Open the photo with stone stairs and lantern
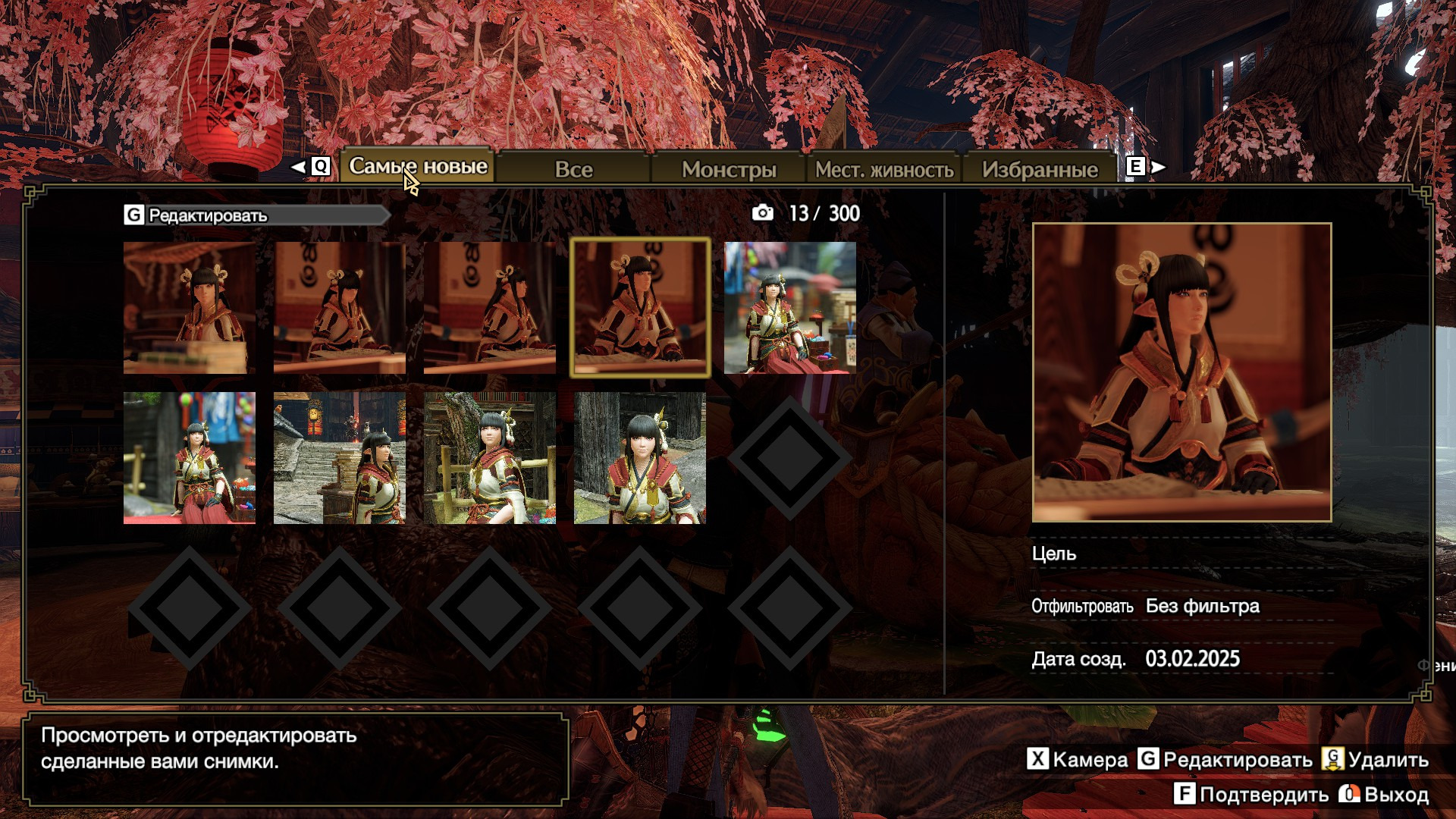Viewport: 1456px width, 819px height. (x=339, y=457)
